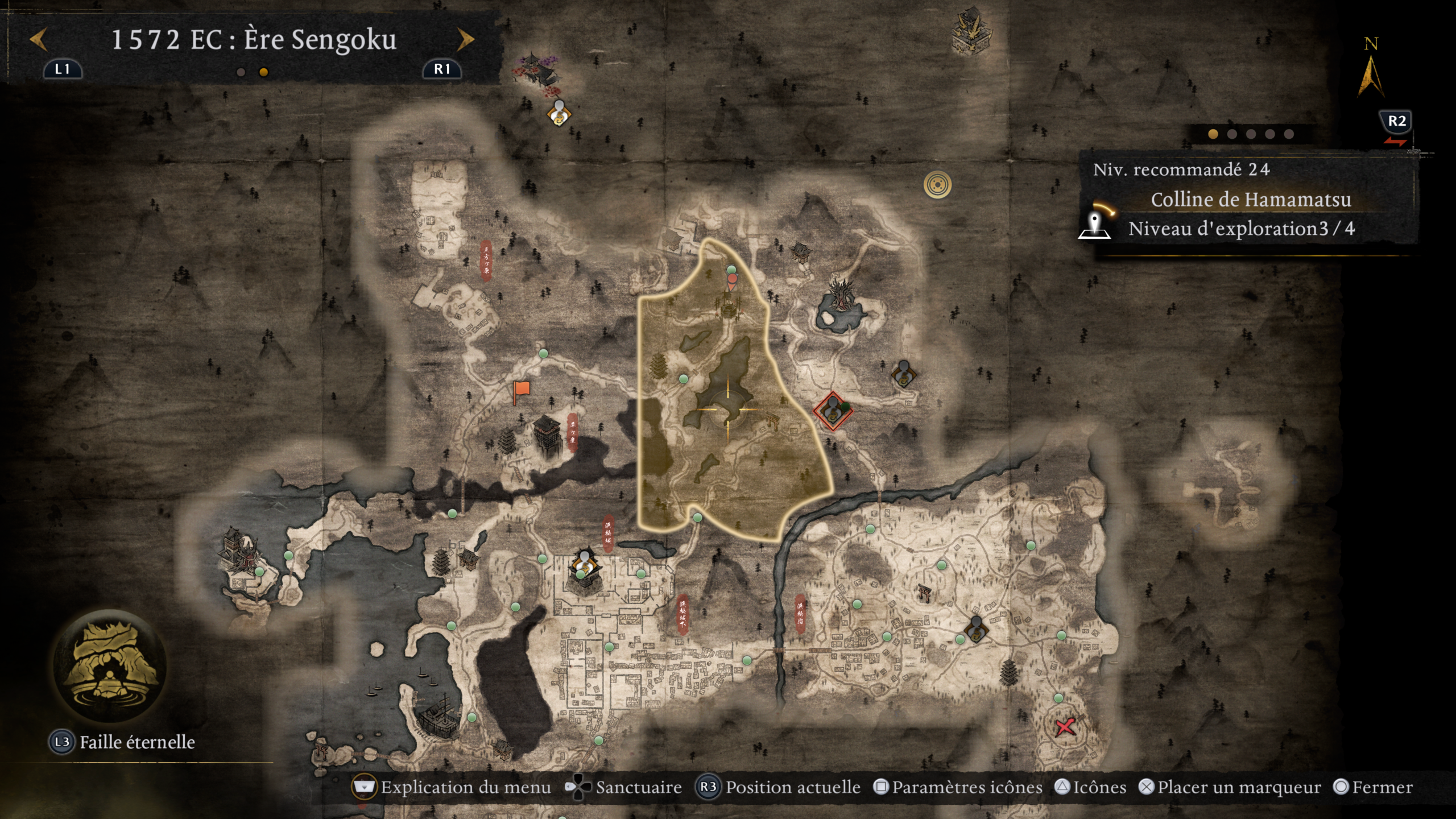Select the golden castle icon at map's top
Viewport: 1456px width, 819px height.
pyautogui.click(x=971, y=31)
